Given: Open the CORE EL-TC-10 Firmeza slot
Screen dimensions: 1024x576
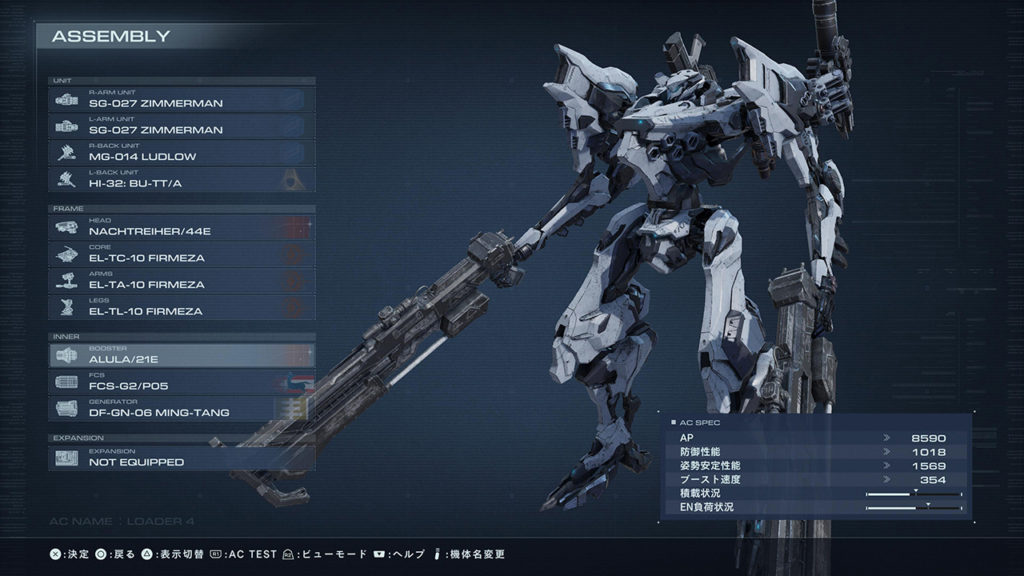Looking at the screenshot, I should [x=181, y=254].
